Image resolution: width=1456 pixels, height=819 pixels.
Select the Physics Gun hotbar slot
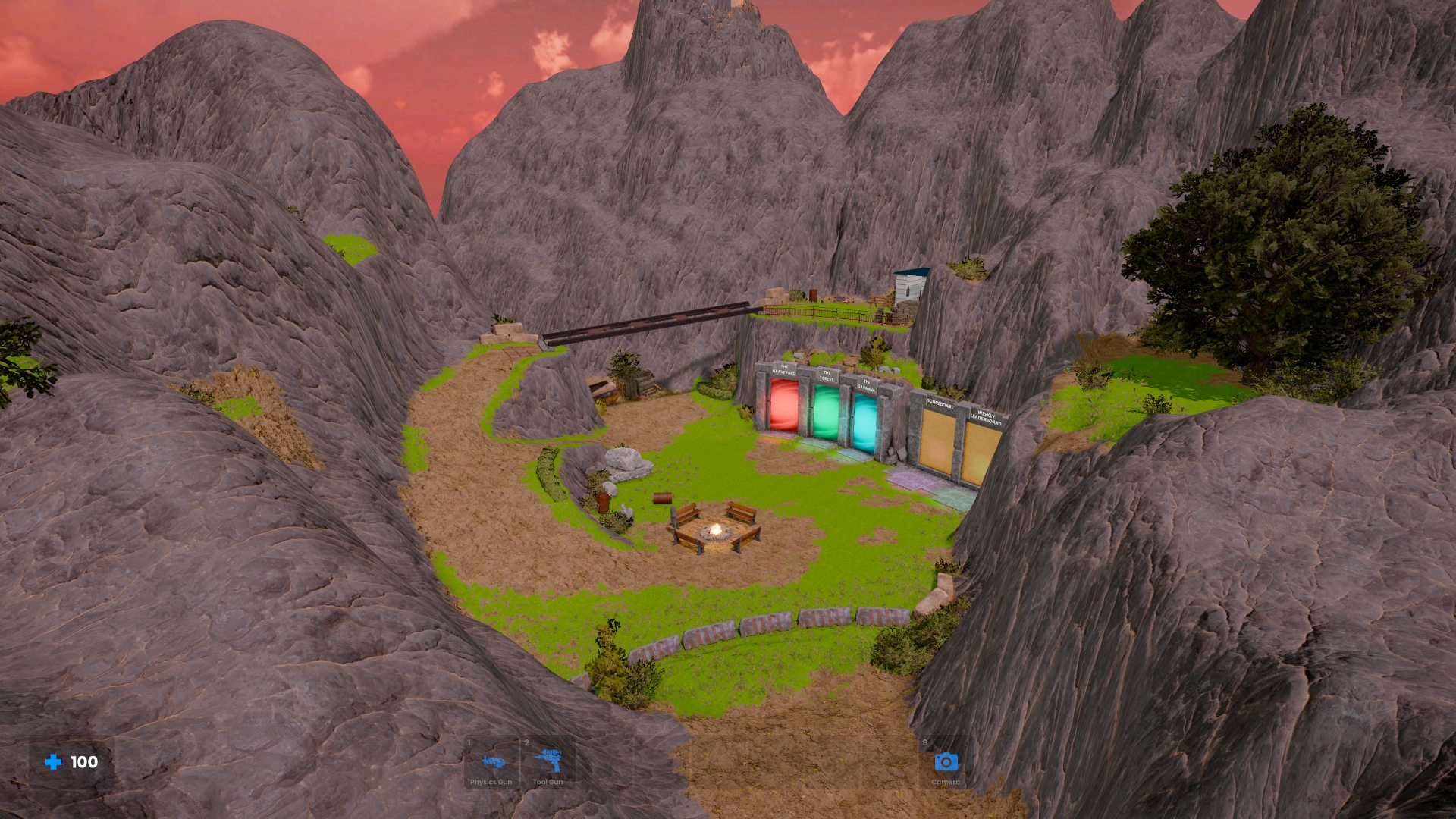pyautogui.click(x=491, y=763)
